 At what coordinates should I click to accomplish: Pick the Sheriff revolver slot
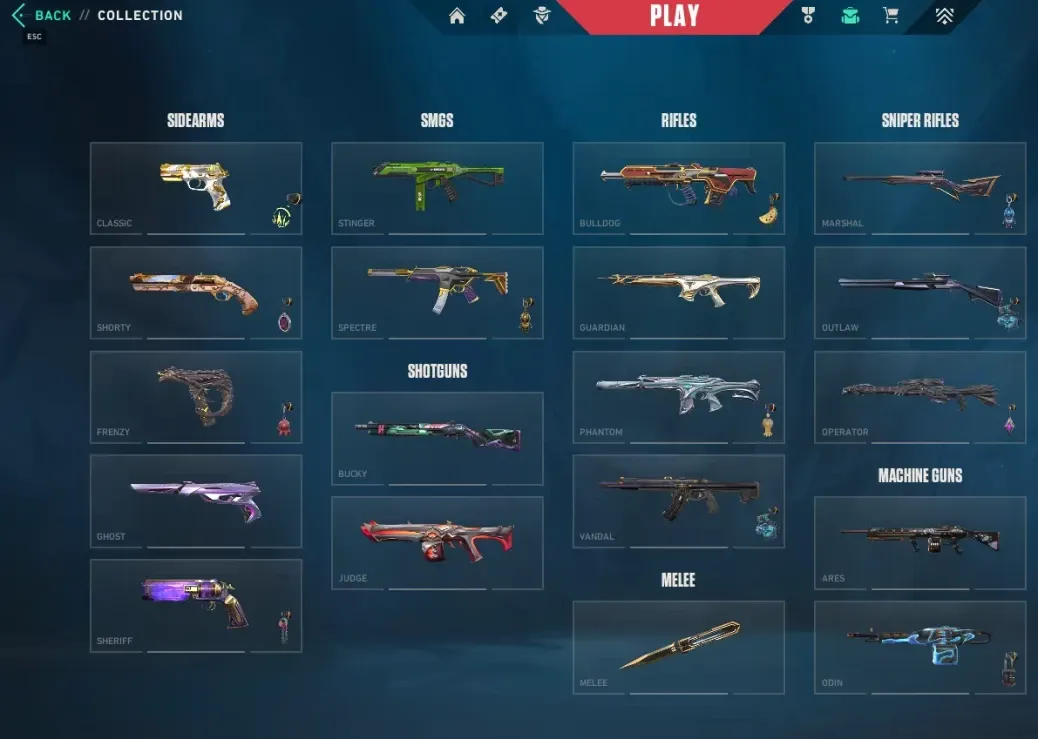[x=195, y=605]
